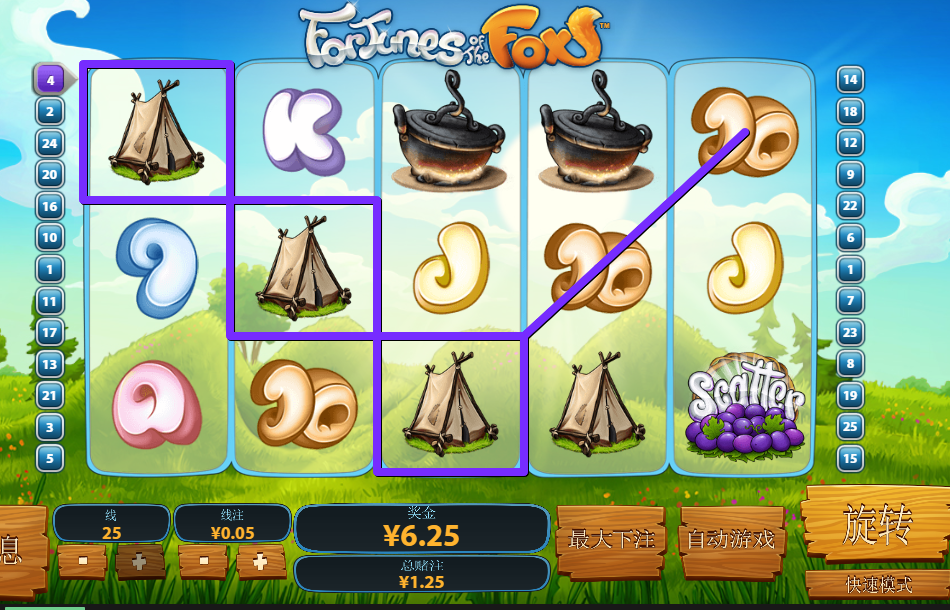This screenshot has height=610, width=950.
Task: Highlight payline 16 marker
Action: (x=50, y=206)
